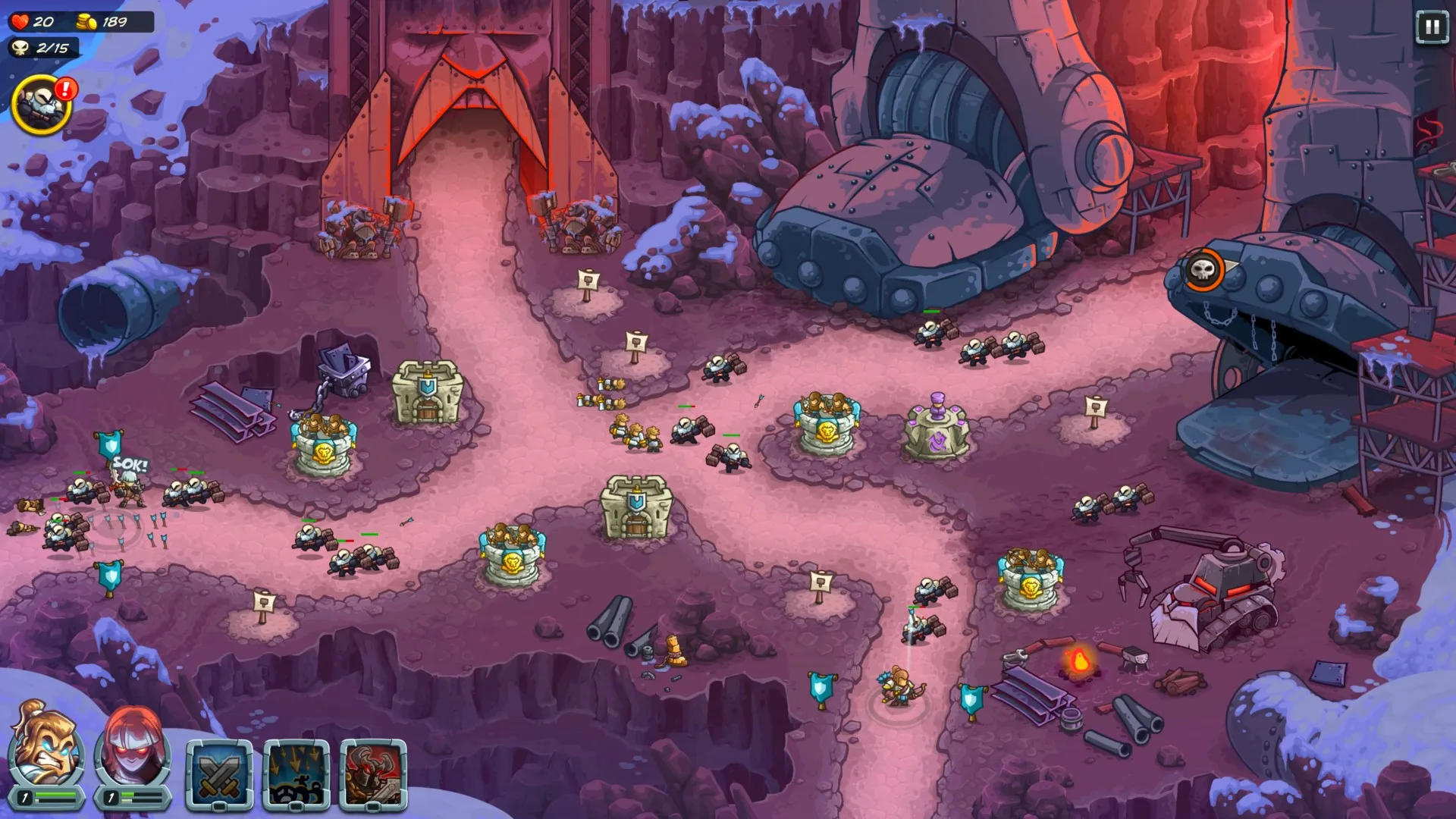Screen dimensions: 1456x819
Task: Activate the horned dark knight ability
Action: (x=373, y=773)
